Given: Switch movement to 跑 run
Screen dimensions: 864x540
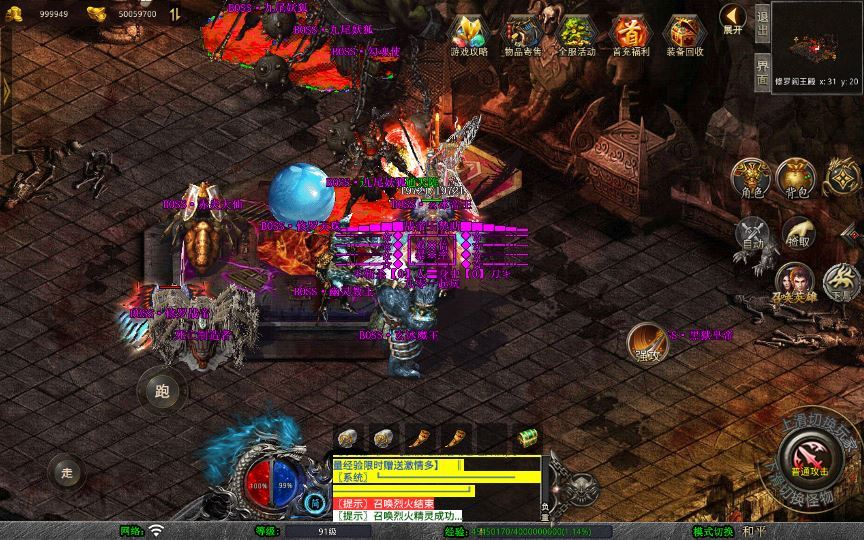Looking at the screenshot, I should 163,390.
